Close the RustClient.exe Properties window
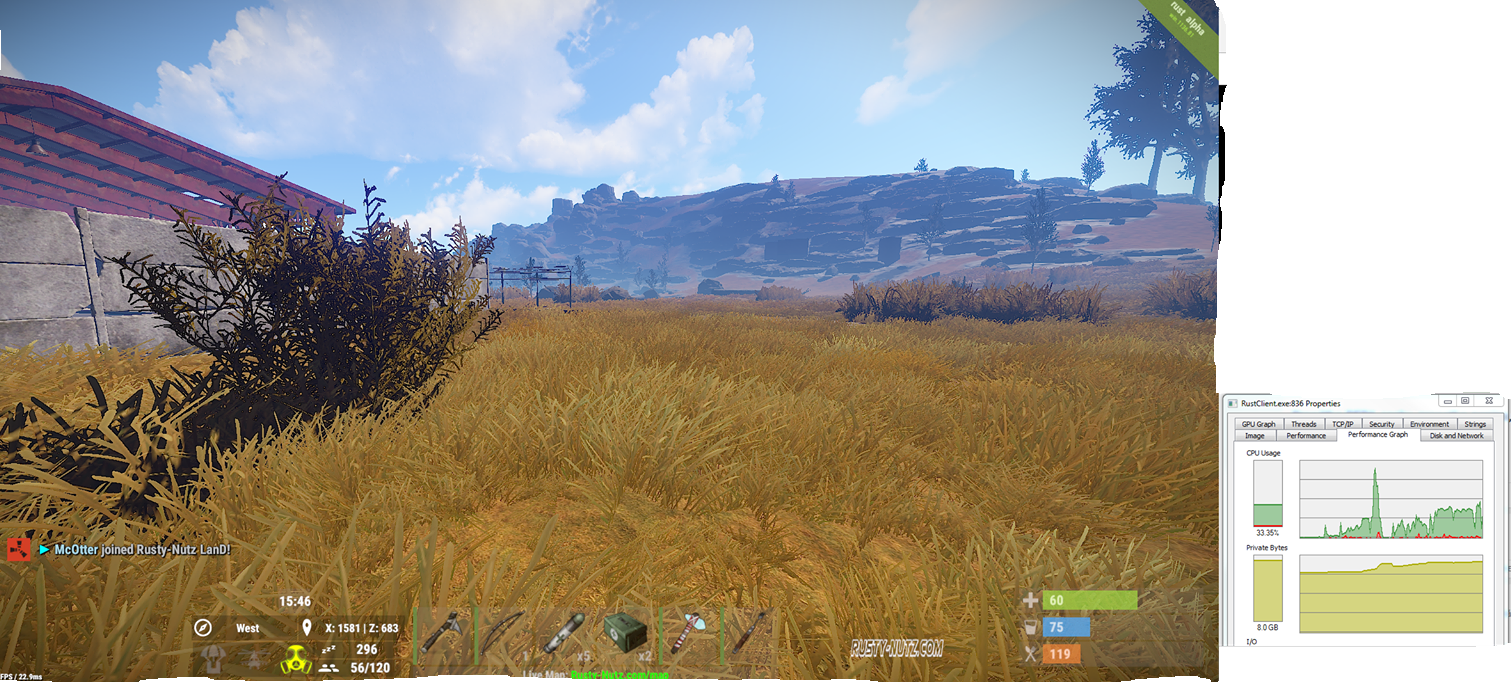This screenshot has width=1511, height=686. pyautogui.click(x=1490, y=401)
